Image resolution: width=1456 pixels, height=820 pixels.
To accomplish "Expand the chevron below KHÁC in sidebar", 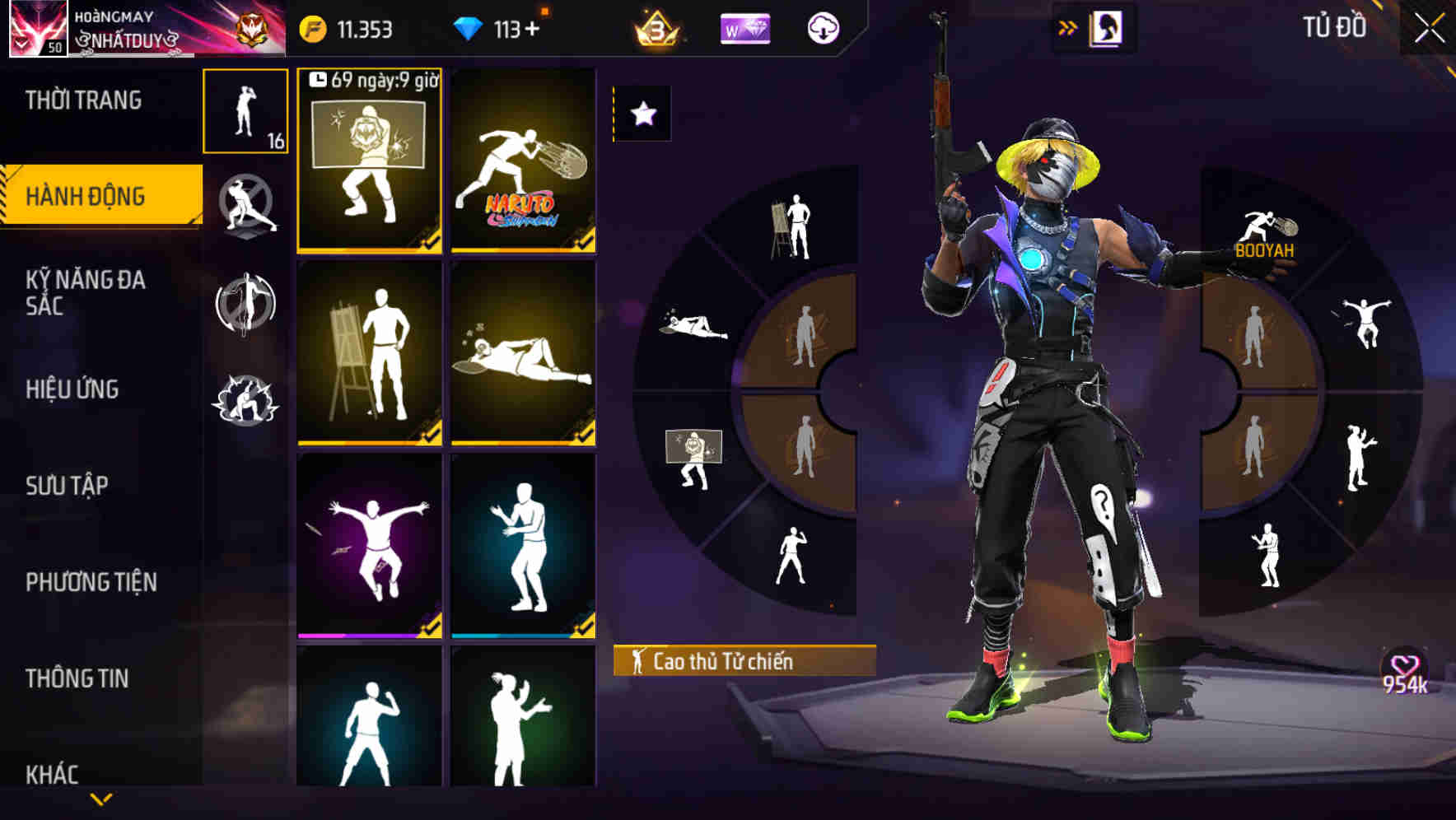I will pyautogui.click(x=100, y=800).
